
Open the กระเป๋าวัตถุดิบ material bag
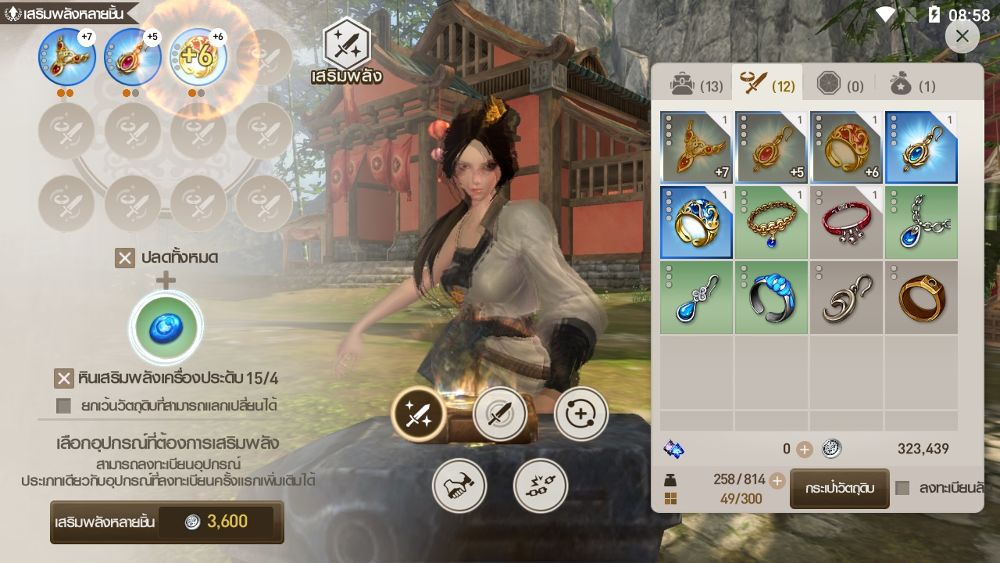(840, 488)
